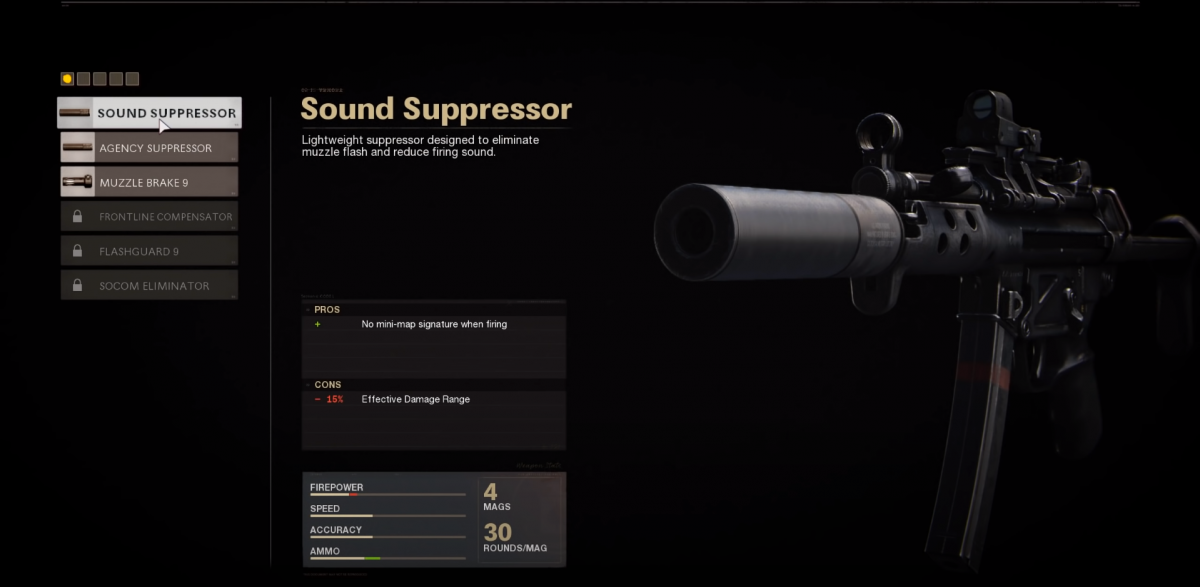Select the locked Frontline Compensator entry
The width and height of the screenshot is (1200, 587).
(149, 217)
